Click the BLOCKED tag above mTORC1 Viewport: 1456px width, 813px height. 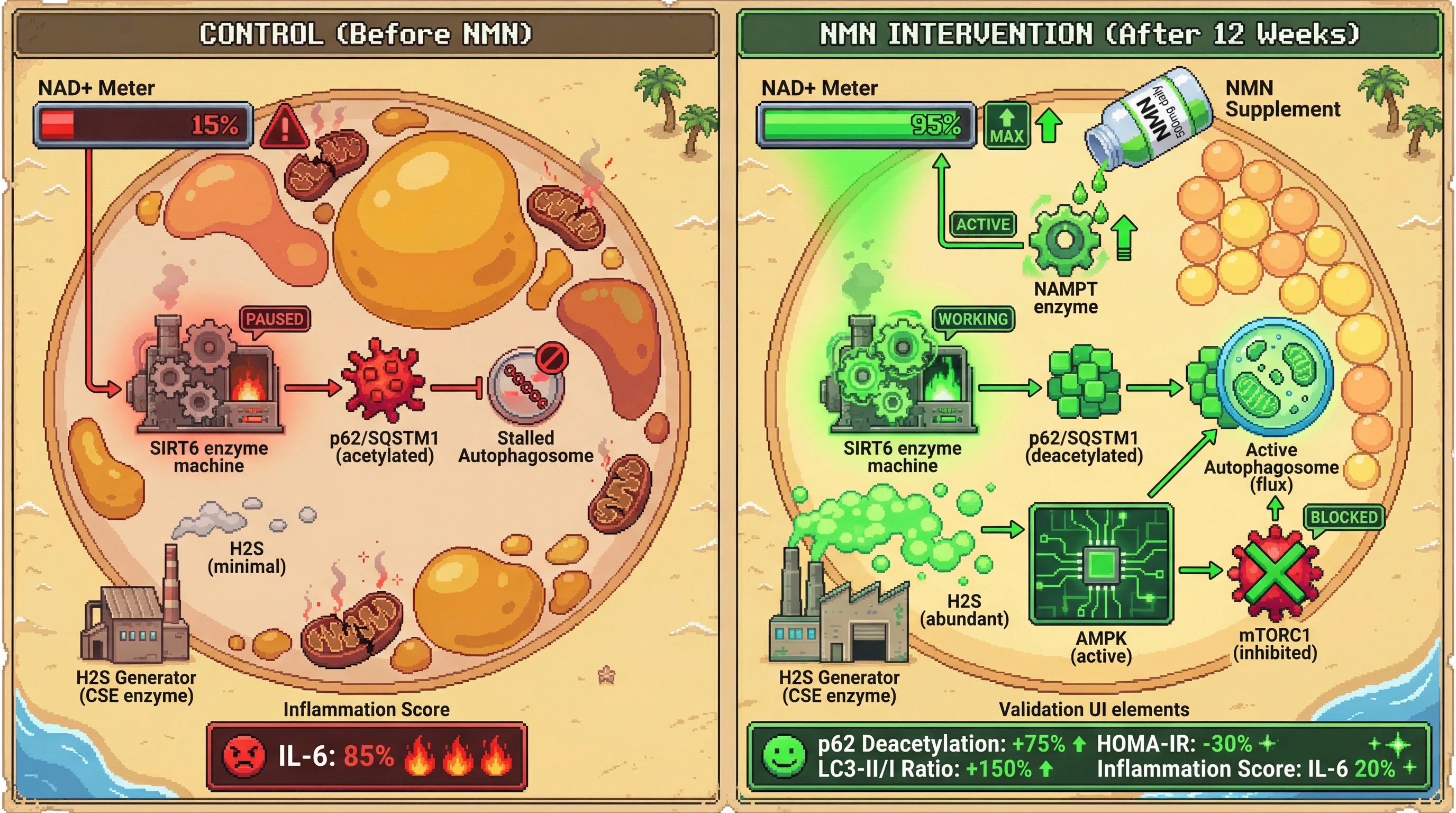[1343, 517]
